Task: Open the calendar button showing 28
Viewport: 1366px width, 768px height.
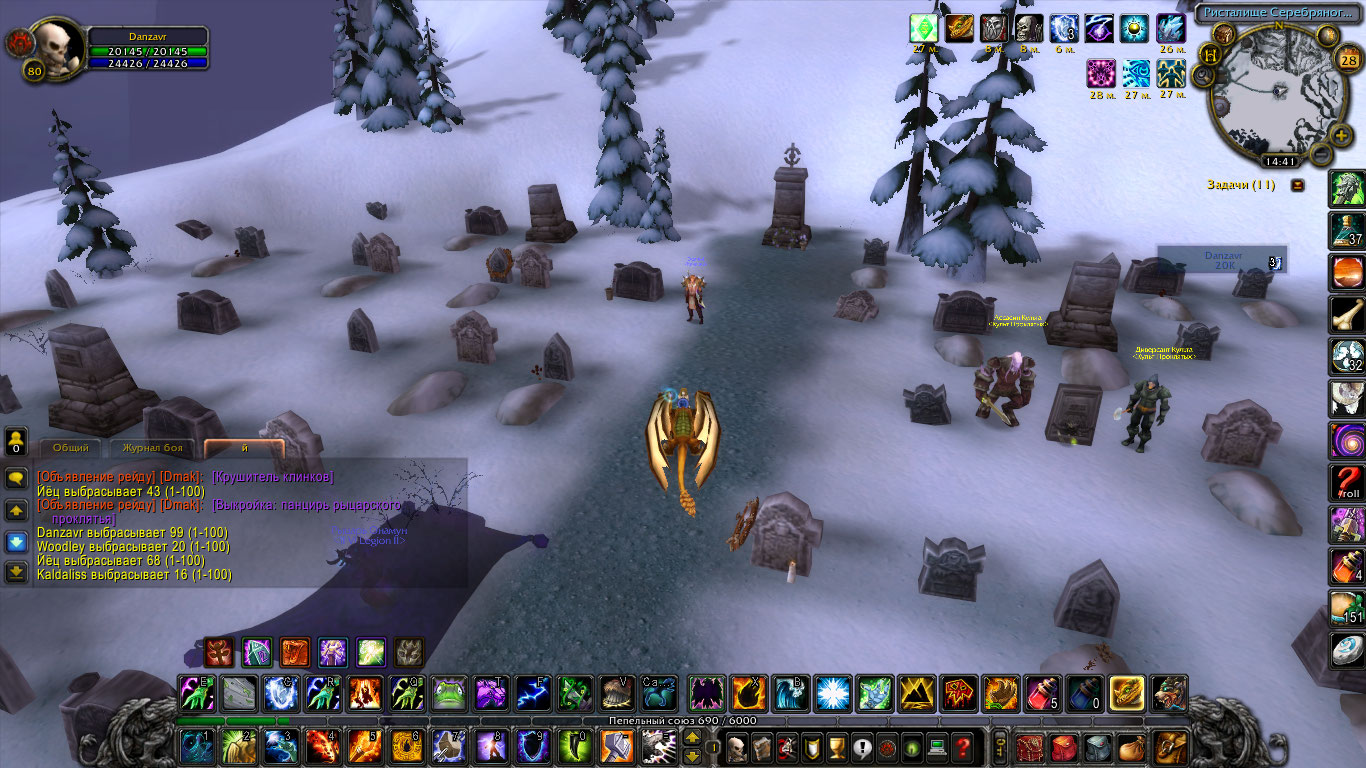Action: coord(1346,58)
